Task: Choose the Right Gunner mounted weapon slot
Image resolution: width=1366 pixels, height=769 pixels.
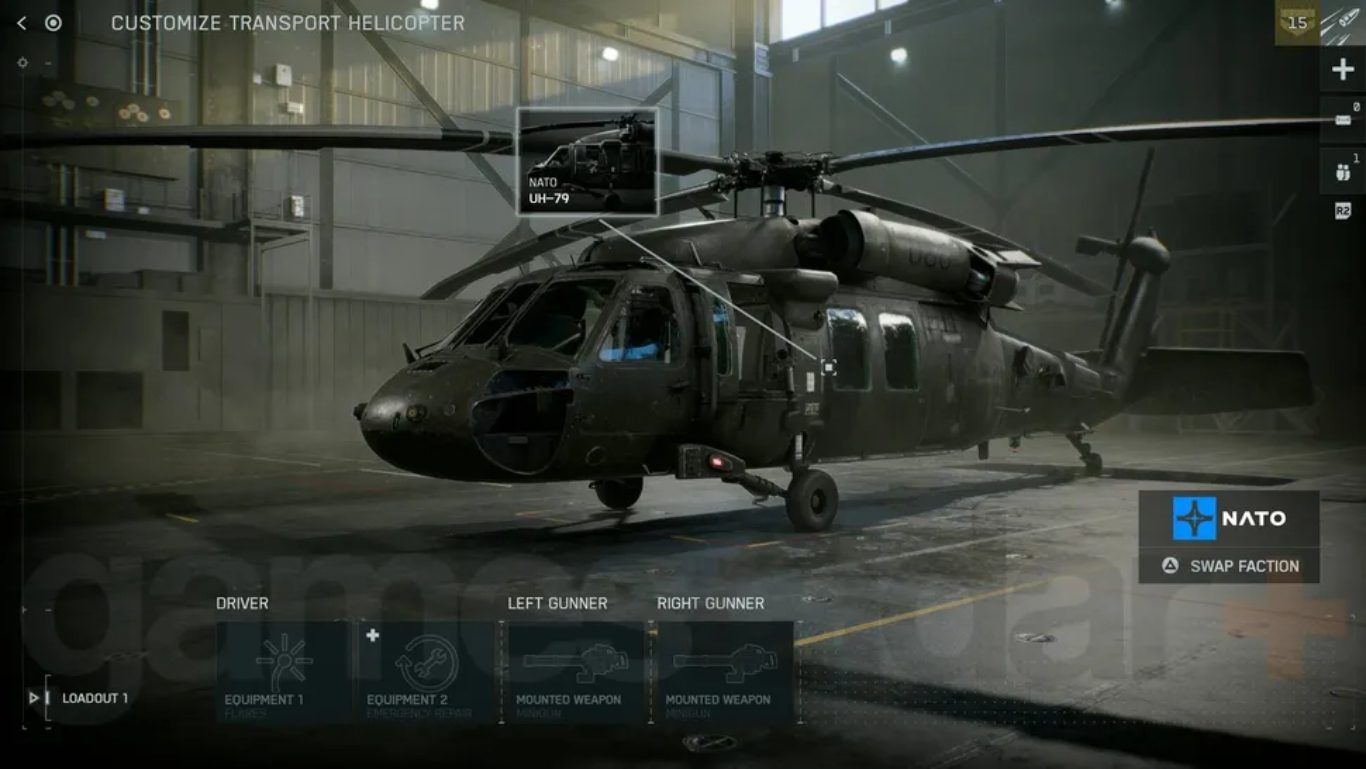Action: (725, 672)
